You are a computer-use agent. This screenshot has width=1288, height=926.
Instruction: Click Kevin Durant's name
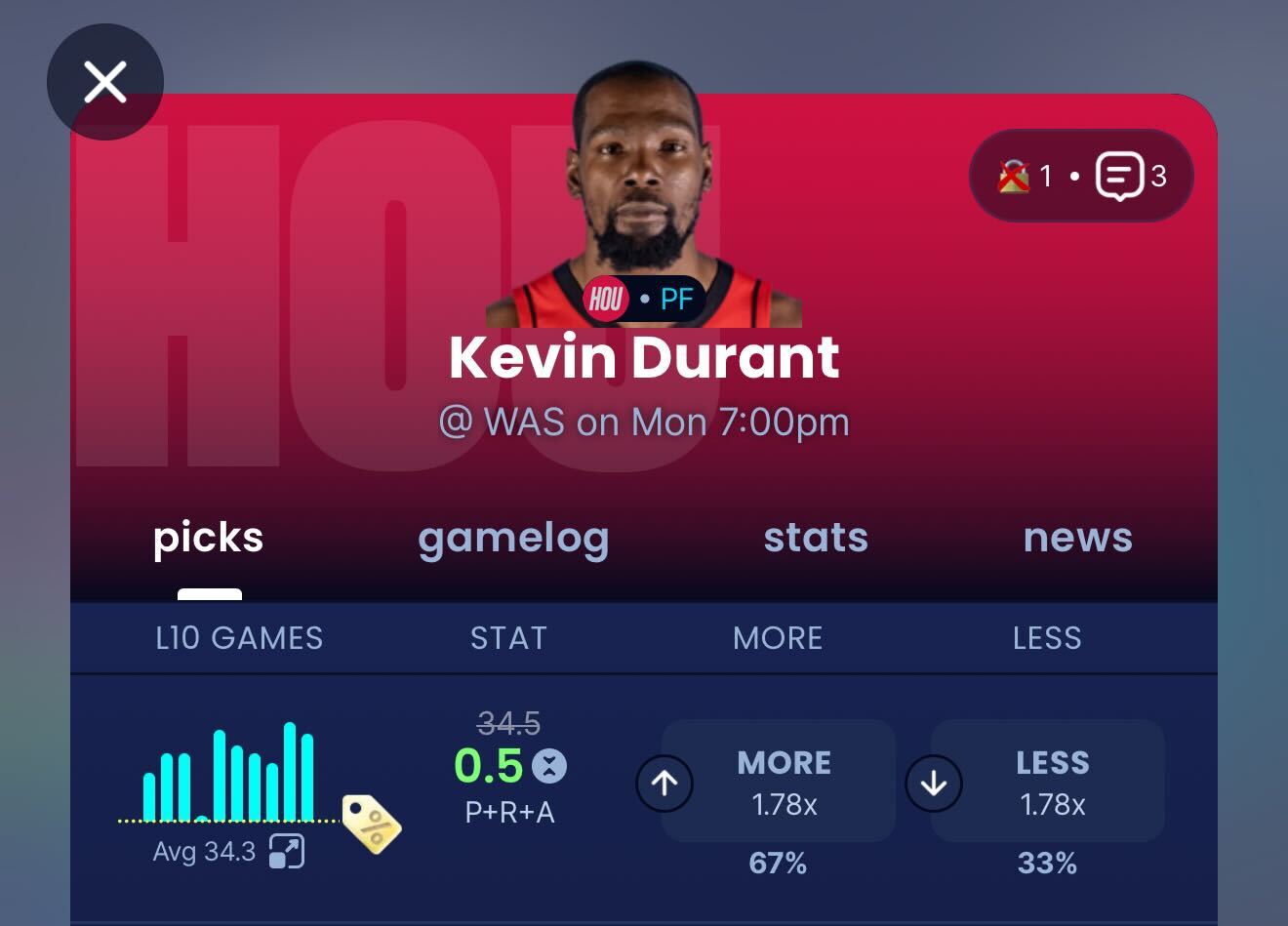click(x=643, y=357)
